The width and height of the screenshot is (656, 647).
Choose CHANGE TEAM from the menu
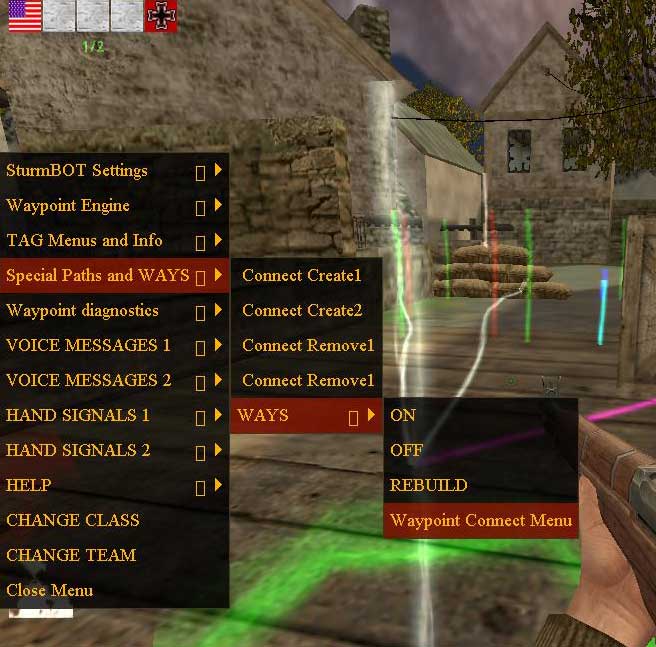(71, 555)
